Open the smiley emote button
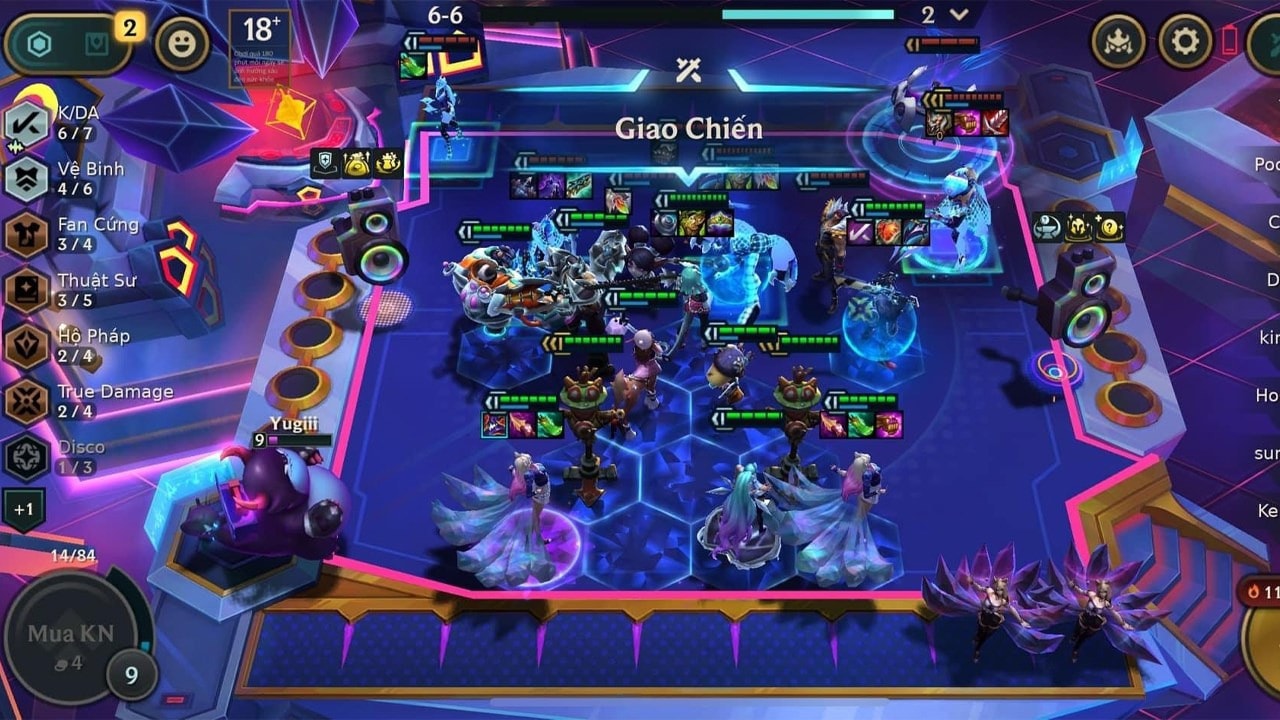Viewport: 1280px width, 720px height. (182, 45)
